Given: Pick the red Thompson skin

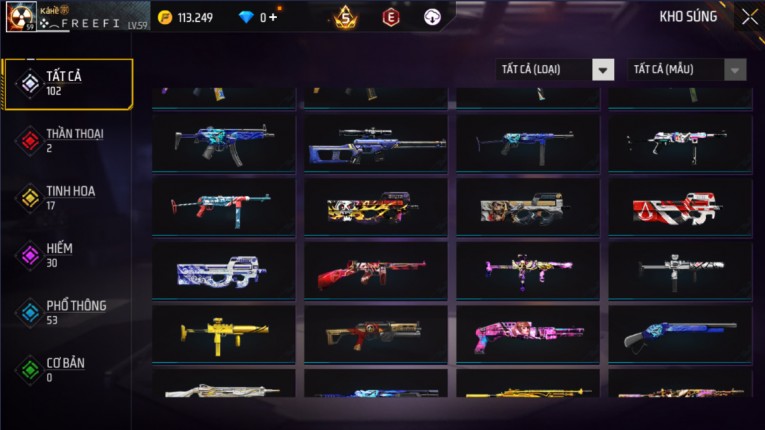Looking at the screenshot, I should (x=376, y=271).
